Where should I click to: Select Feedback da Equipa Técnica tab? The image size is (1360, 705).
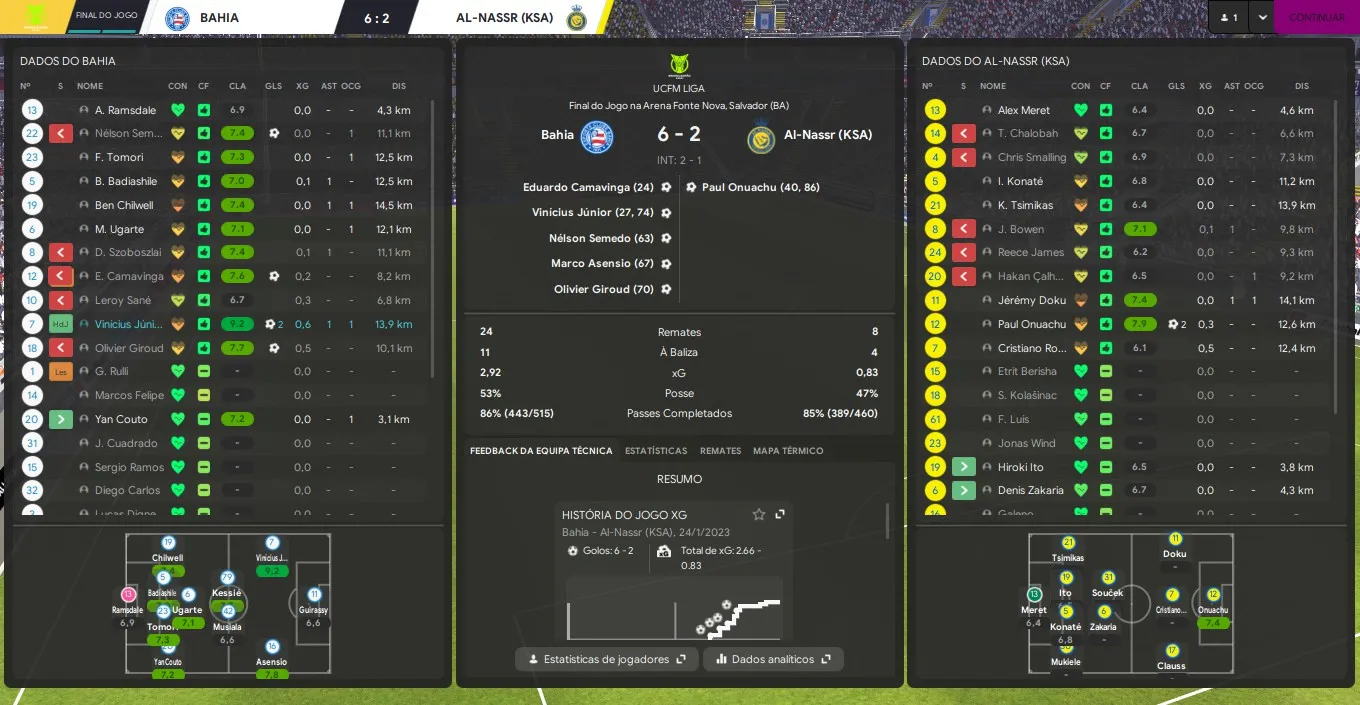(541, 451)
